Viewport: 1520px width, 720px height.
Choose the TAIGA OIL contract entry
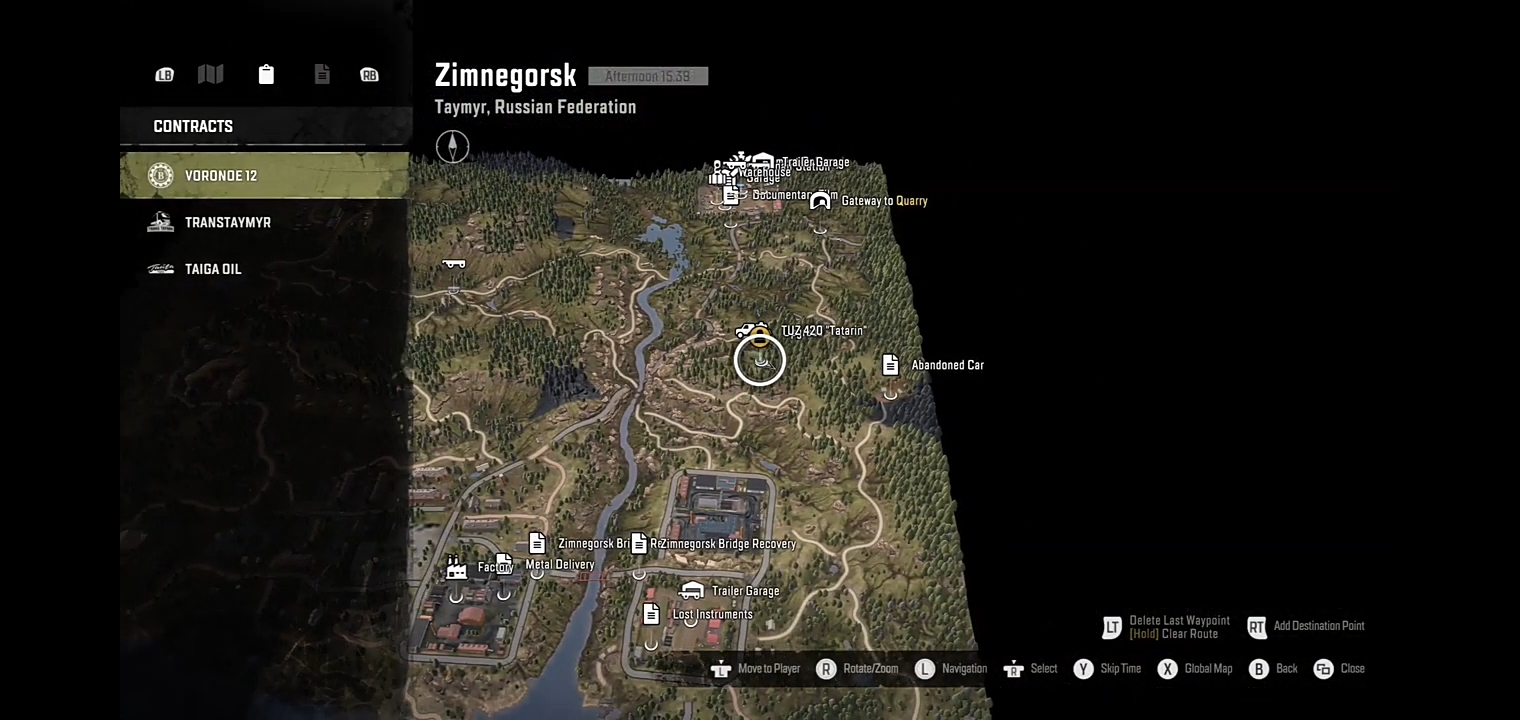pyautogui.click(x=263, y=269)
